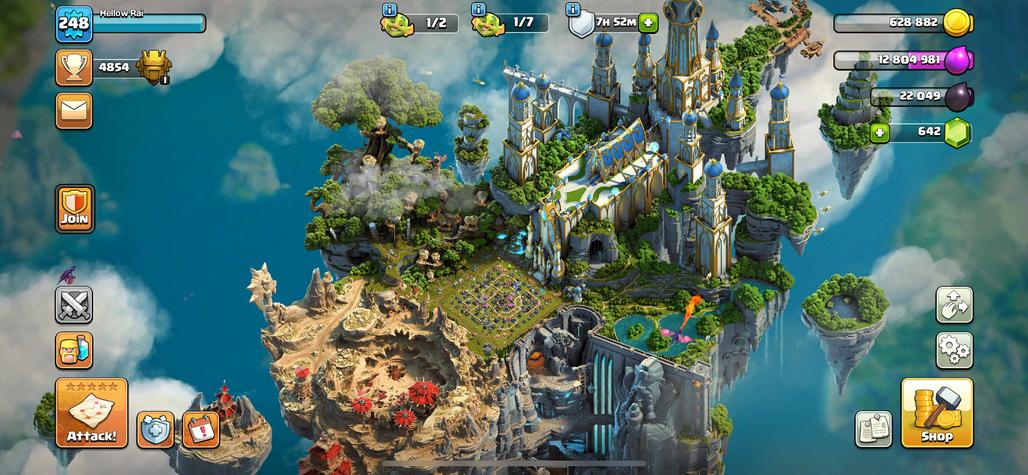Show shield info via its info icon

point(573,9)
